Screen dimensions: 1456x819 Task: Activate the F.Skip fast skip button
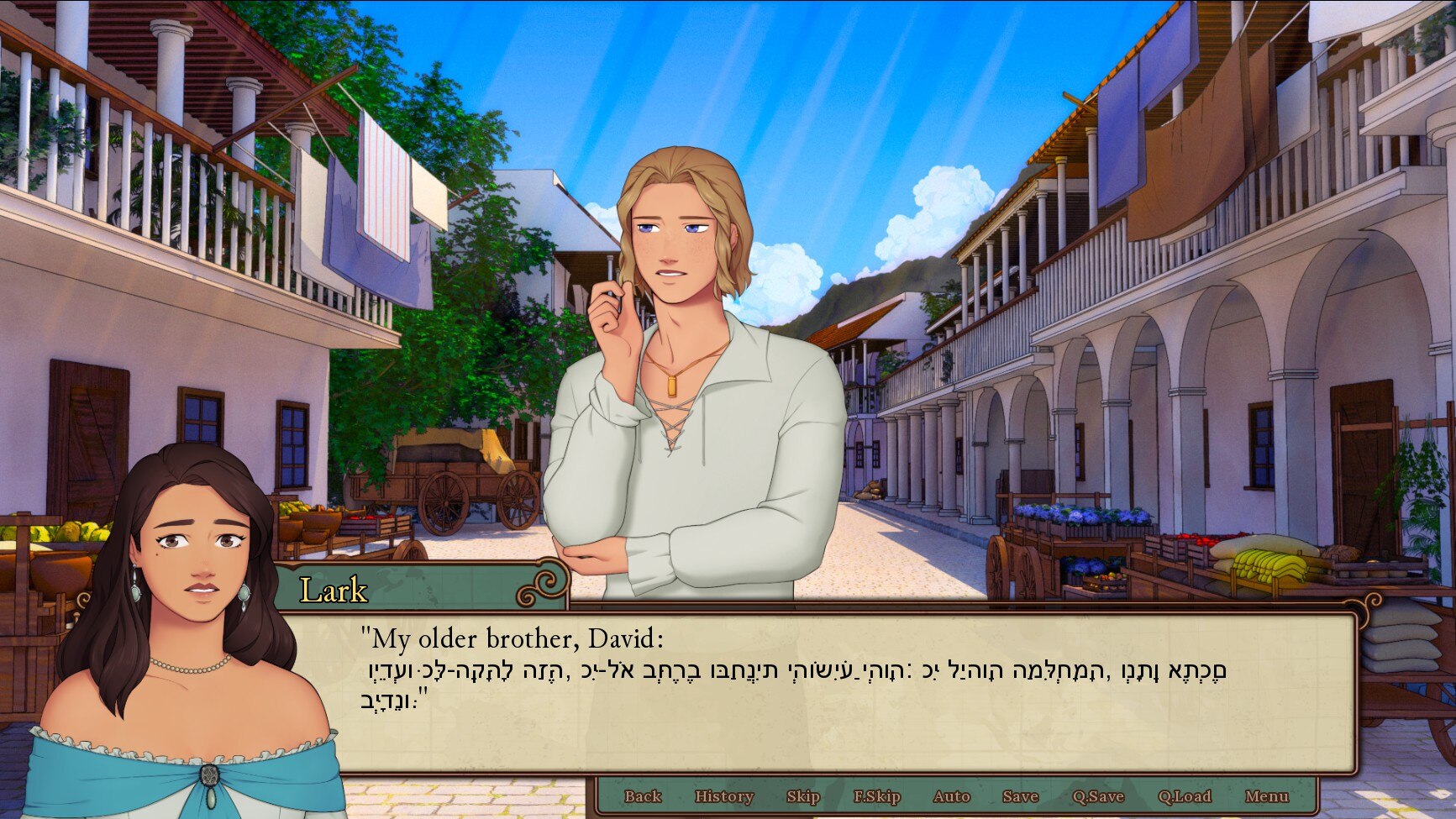[x=876, y=796]
